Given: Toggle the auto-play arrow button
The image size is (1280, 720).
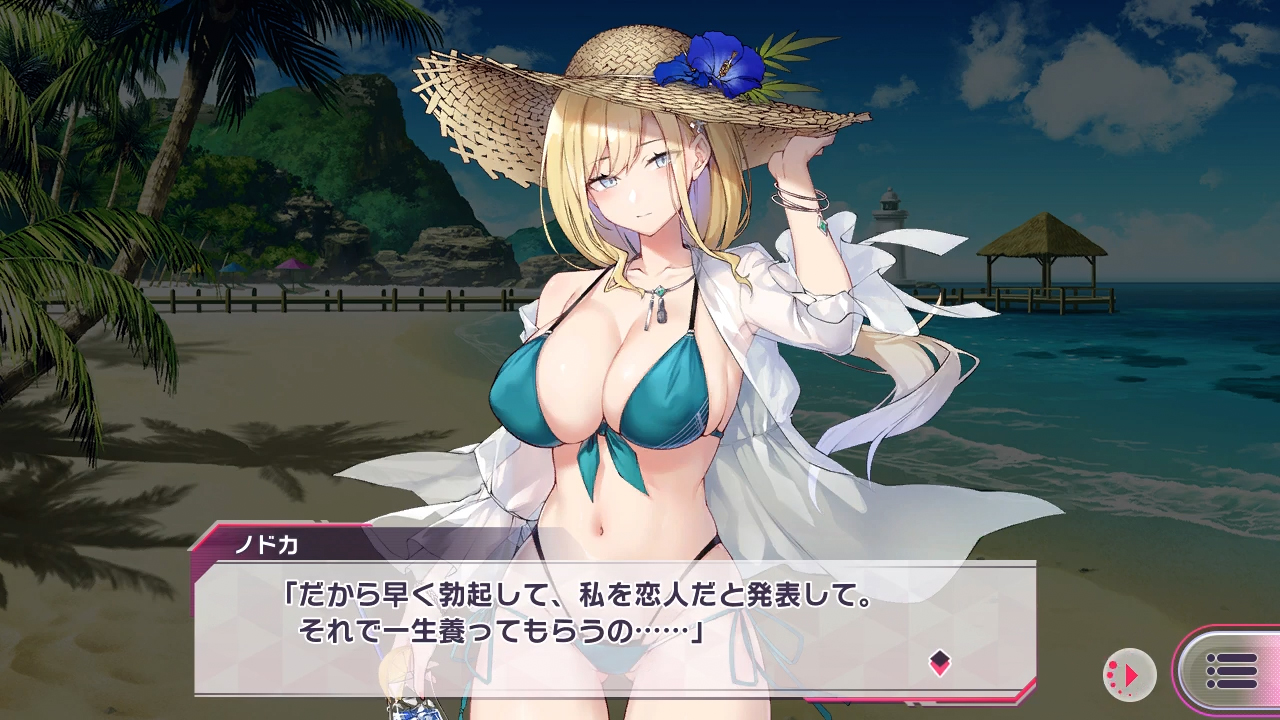Looking at the screenshot, I should tap(1129, 675).
